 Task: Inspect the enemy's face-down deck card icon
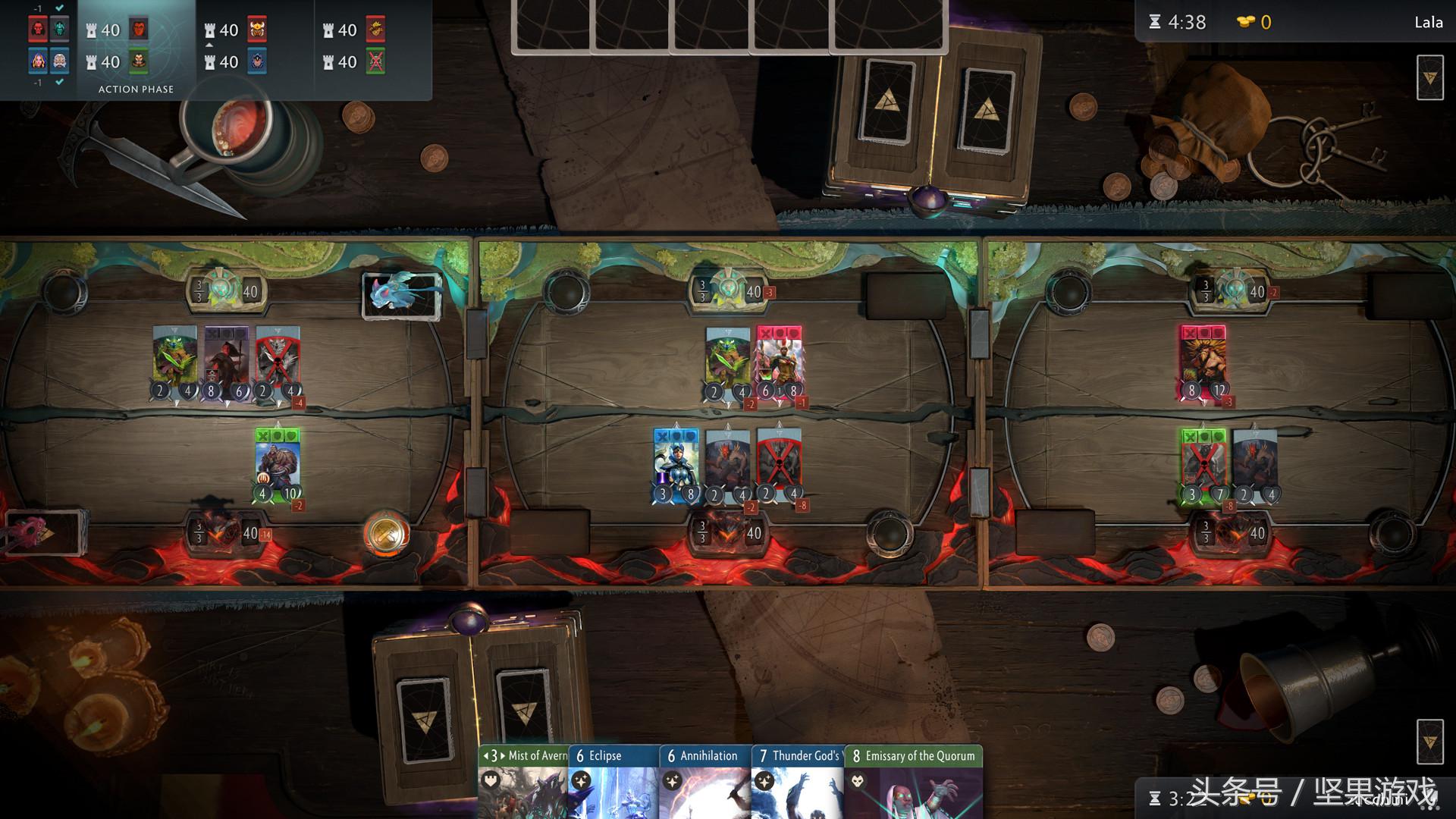(1429, 77)
